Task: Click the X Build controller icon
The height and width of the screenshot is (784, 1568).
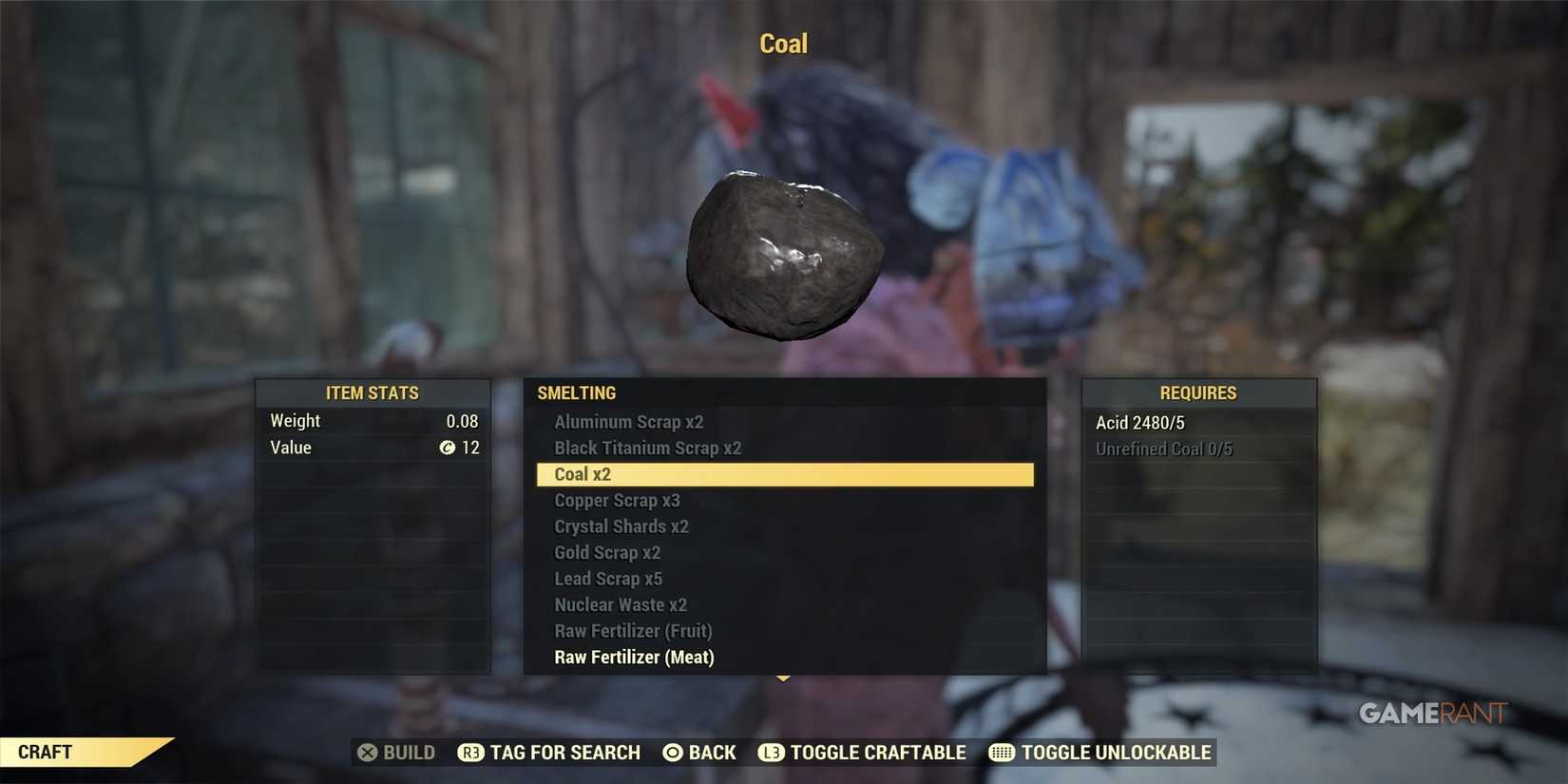Action: point(366,752)
